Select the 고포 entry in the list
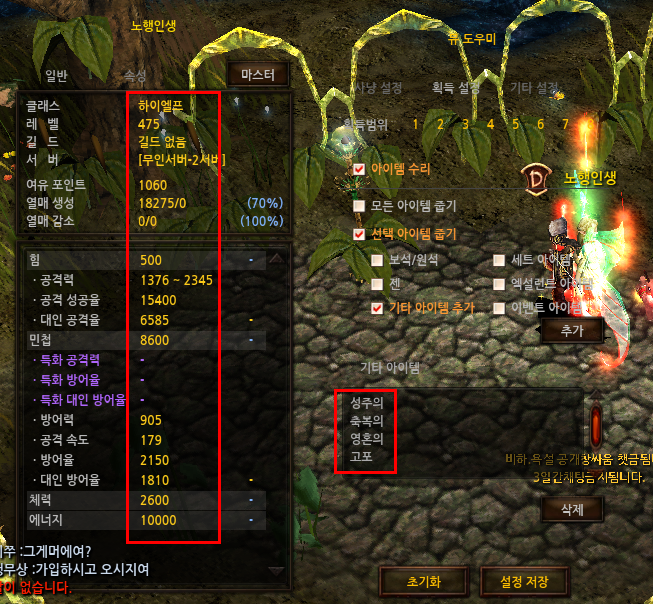Screen dimensions: 653x604 (x=360, y=456)
